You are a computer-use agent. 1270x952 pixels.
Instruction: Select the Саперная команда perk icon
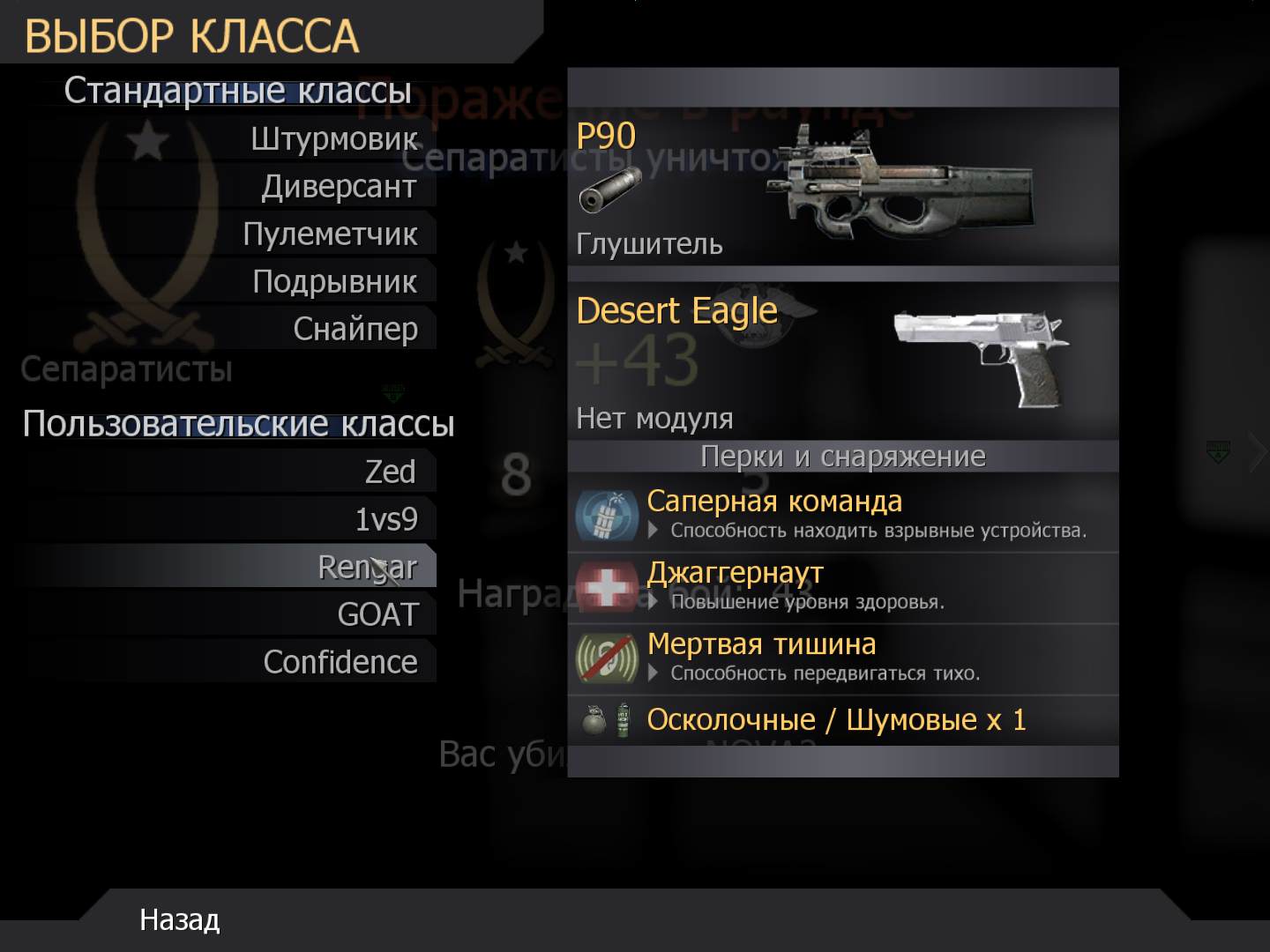[x=609, y=516]
